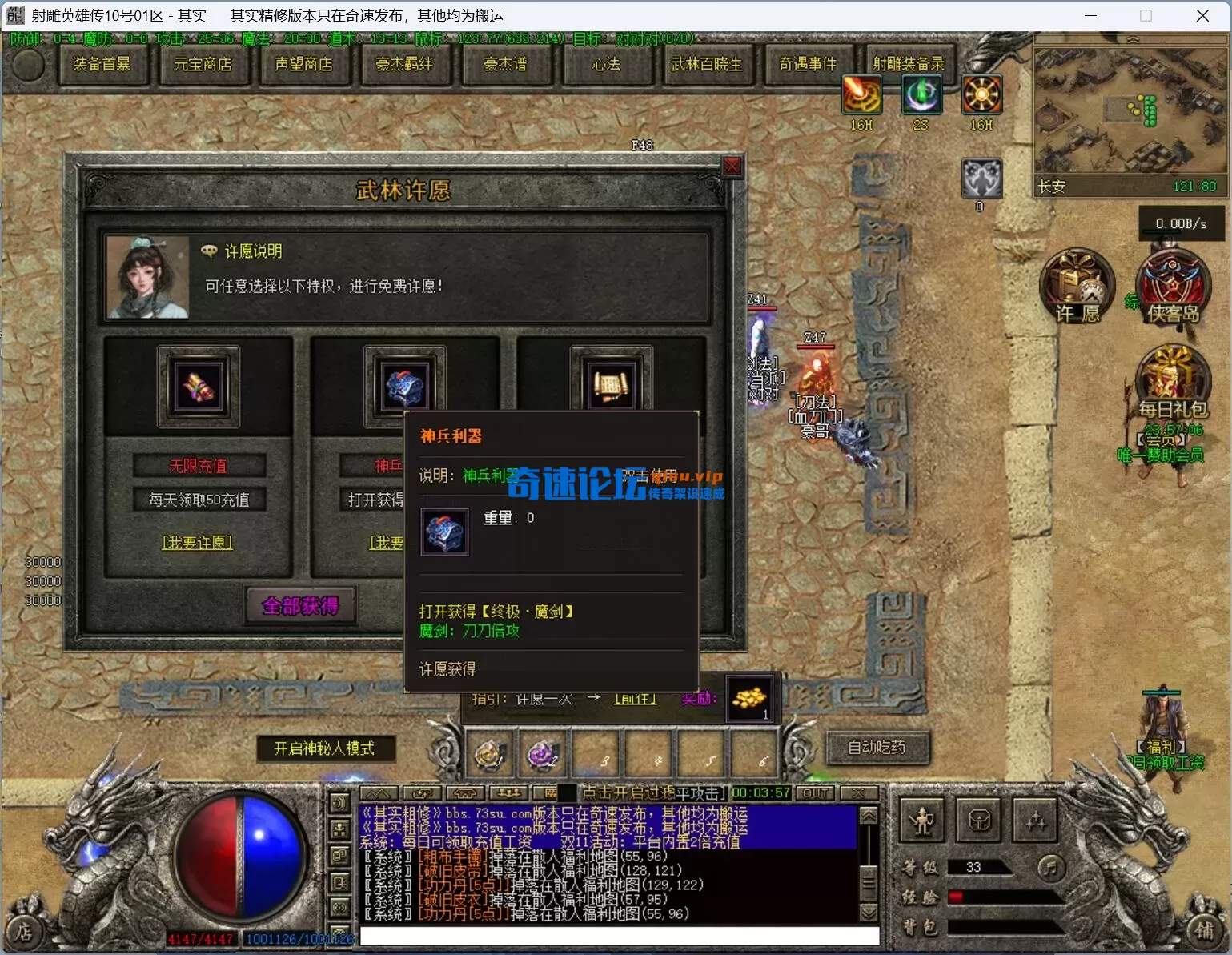Claim all wishes with 全部获得
The width and height of the screenshot is (1232, 955).
[x=300, y=606]
